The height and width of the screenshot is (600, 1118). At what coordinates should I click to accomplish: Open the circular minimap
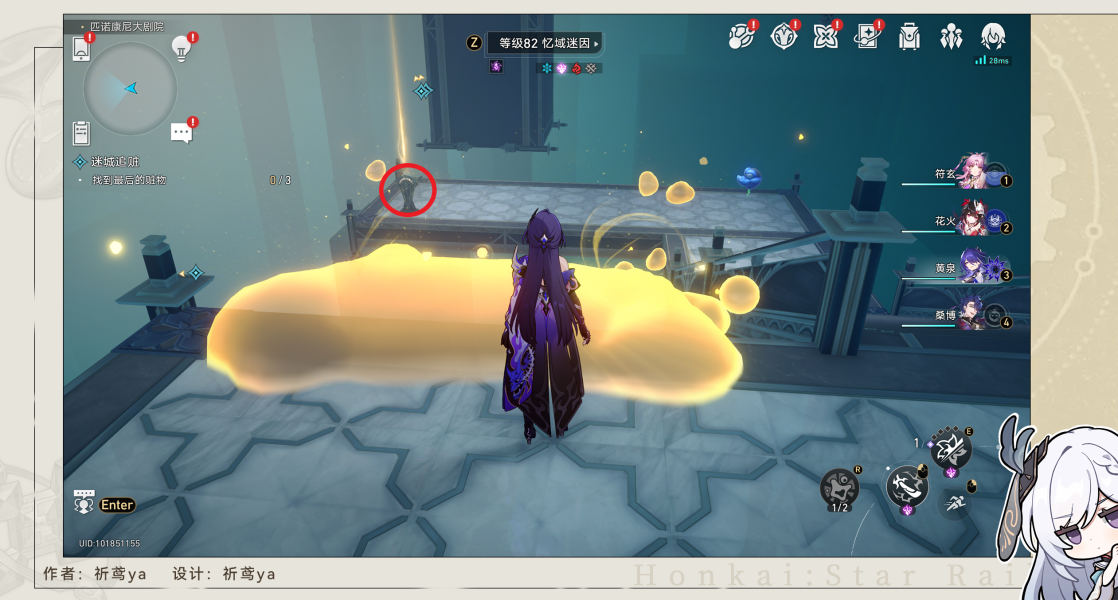[x=130, y=89]
